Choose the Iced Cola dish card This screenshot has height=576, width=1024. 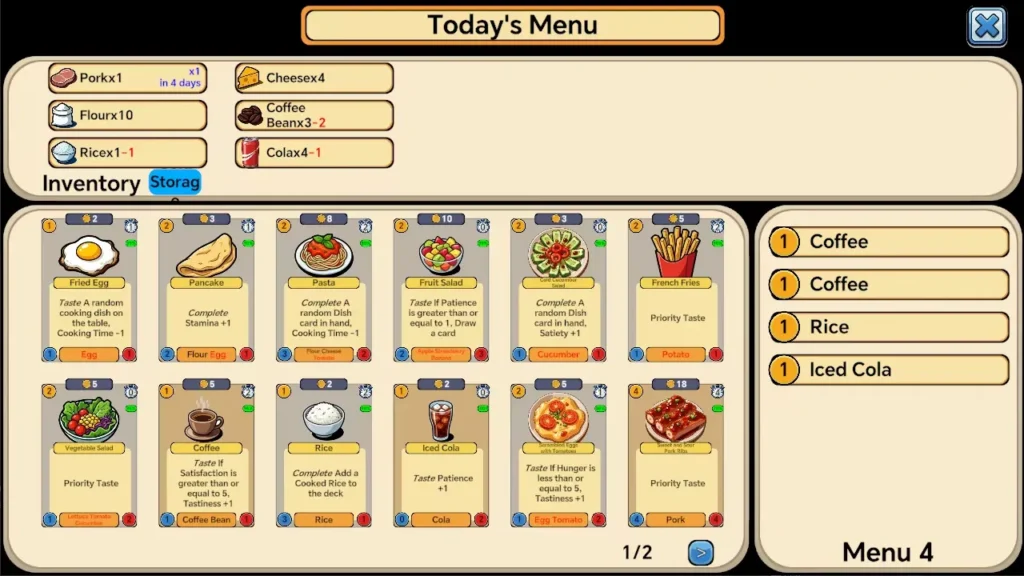pyautogui.click(x=441, y=456)
